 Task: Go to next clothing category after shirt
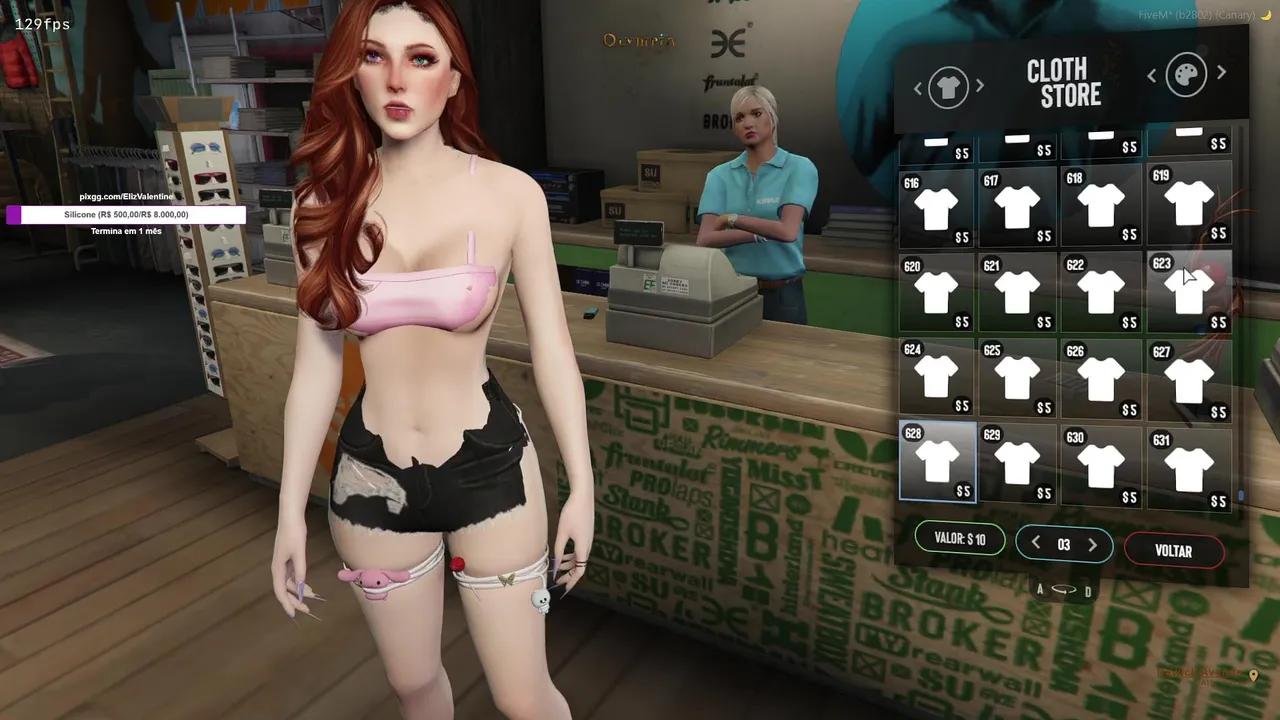pos(980,87)
